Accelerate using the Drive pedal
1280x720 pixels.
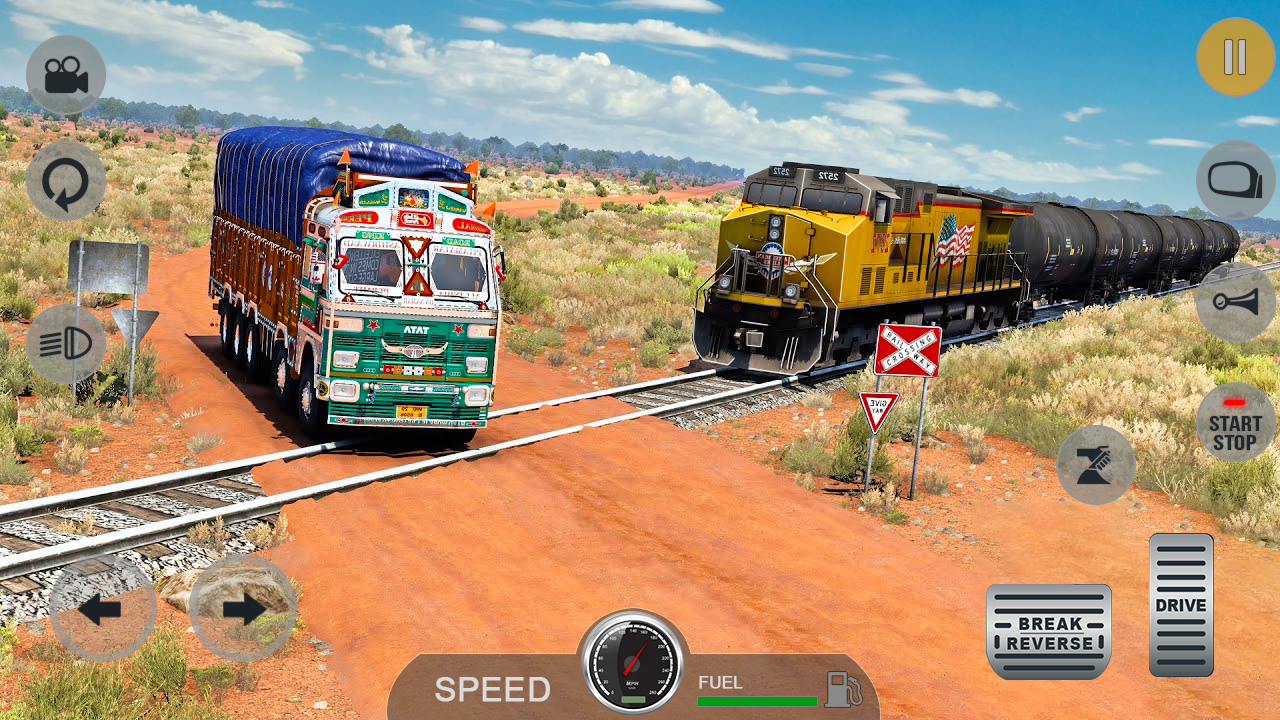coord(1181,604)
